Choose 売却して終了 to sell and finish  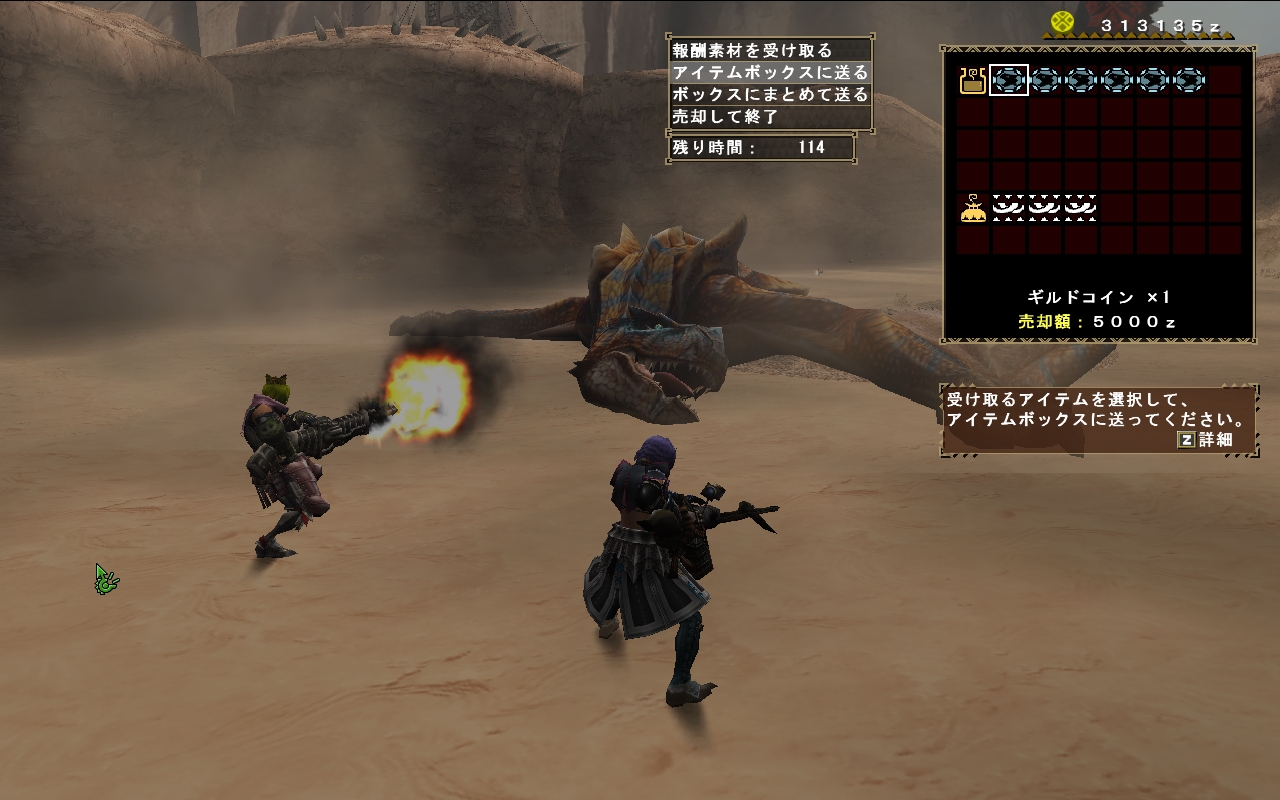click(726, 117)
